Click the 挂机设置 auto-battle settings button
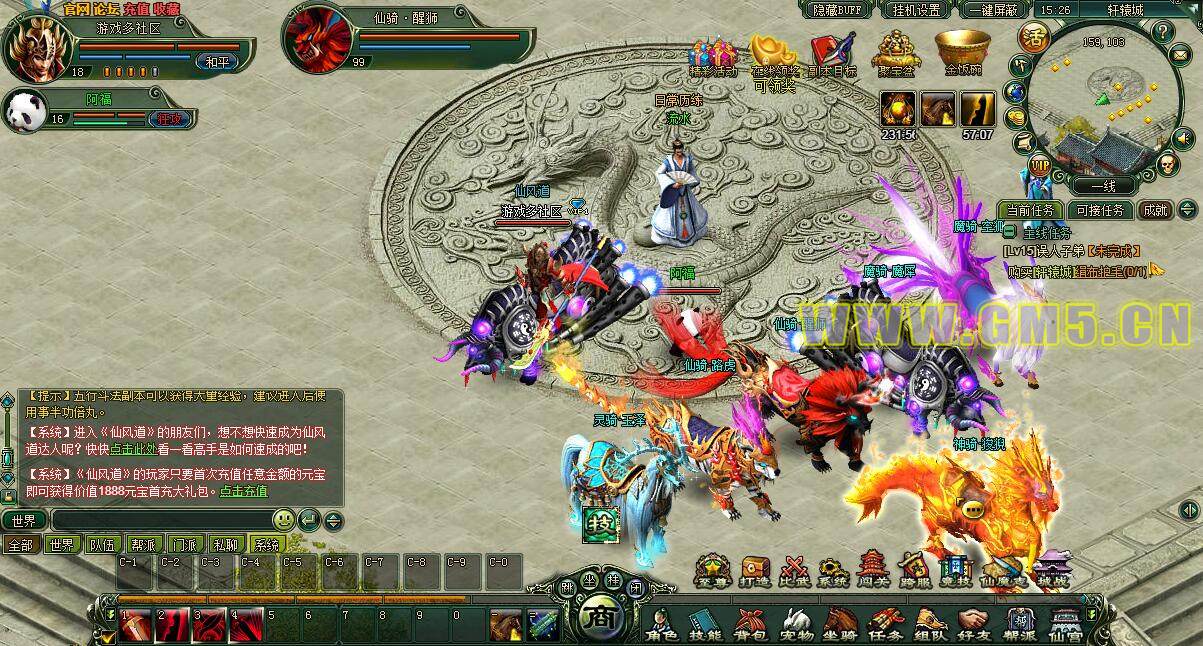Viewport: 1203px width, 646px height. pyautogui.click(x=916, y=9)
